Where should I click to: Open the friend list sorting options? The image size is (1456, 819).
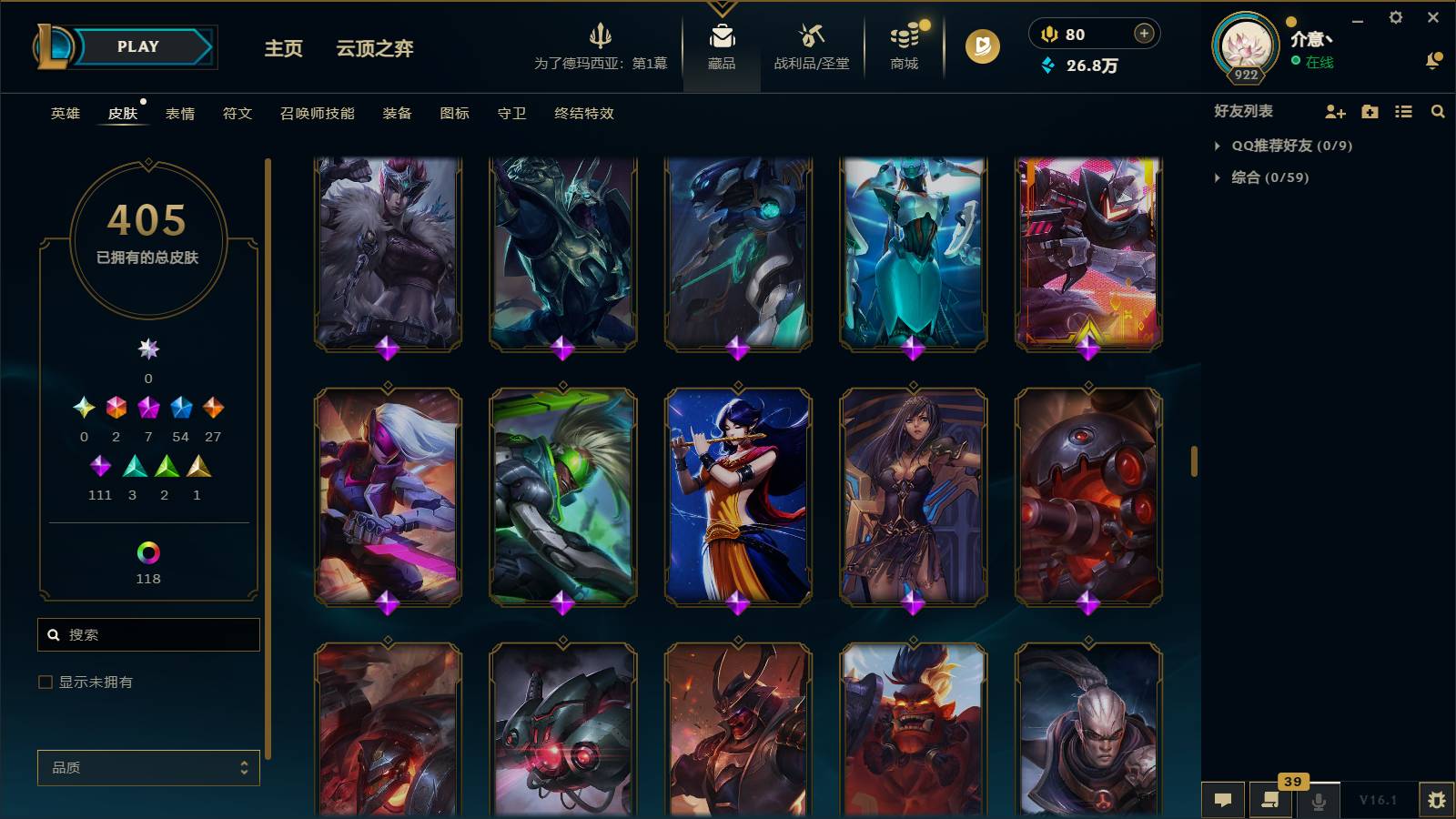click(x=1403, y=111)
